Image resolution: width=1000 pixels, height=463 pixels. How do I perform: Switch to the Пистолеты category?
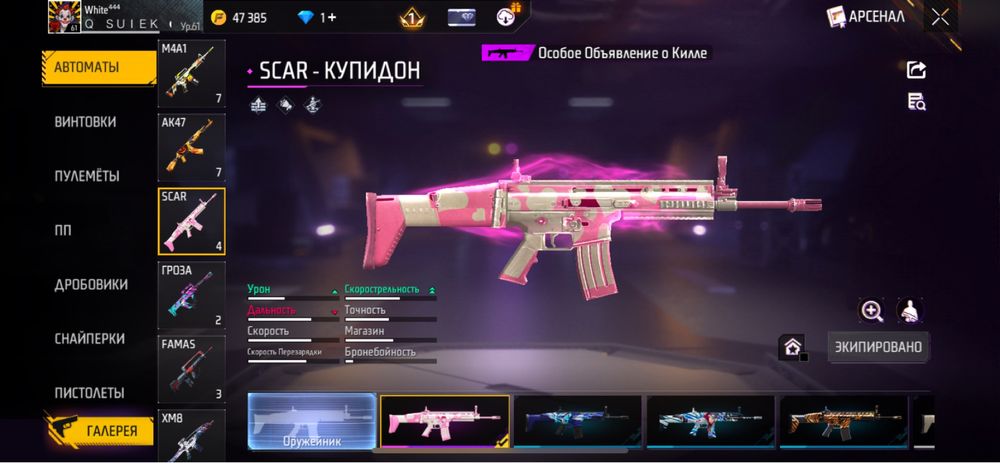point(89,393)
